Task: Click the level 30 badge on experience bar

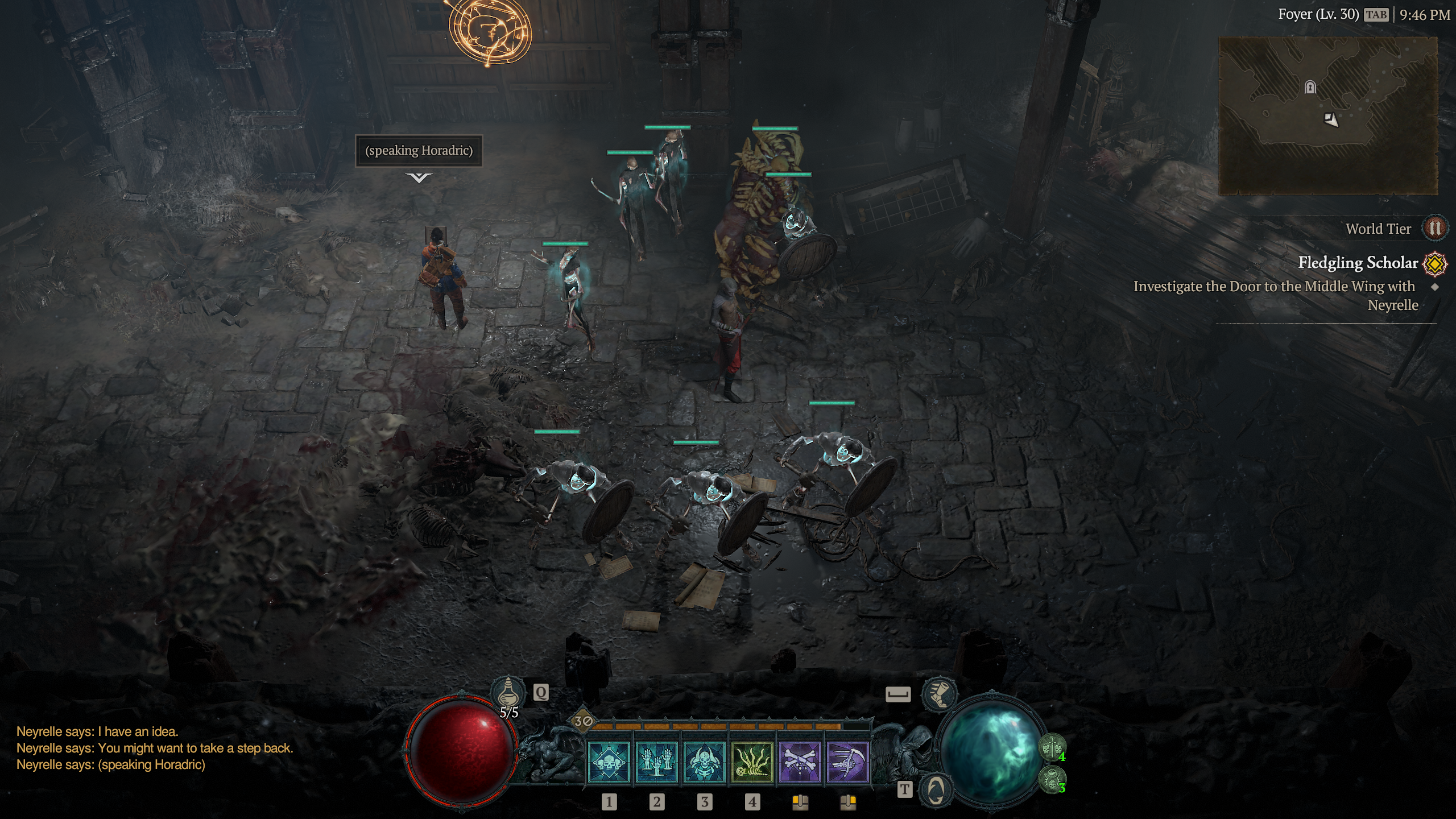Action: point(583,722)
